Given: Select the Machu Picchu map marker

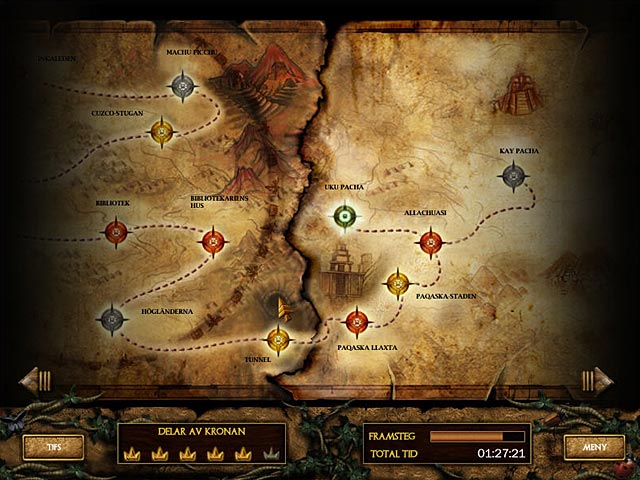Looking at the screenshot, I should tap(182, 87).
